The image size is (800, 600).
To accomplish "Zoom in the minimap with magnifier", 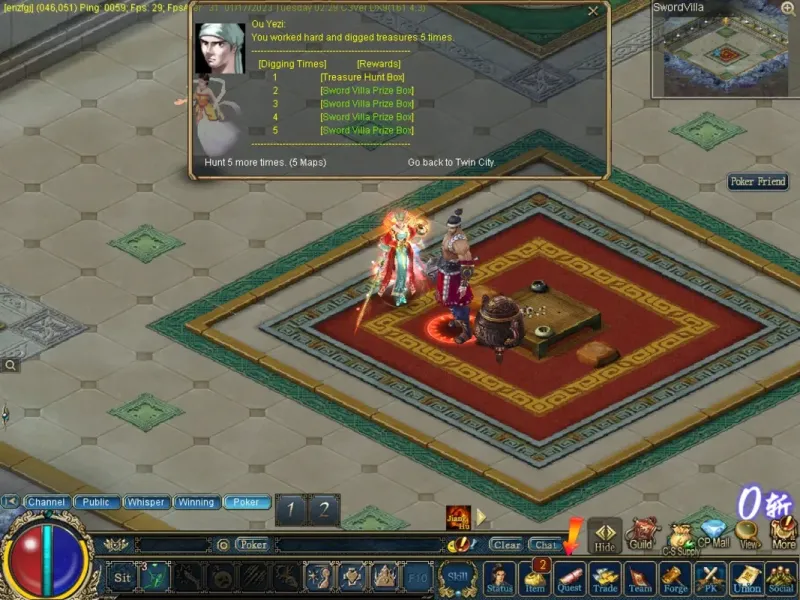I will (789, 9).
